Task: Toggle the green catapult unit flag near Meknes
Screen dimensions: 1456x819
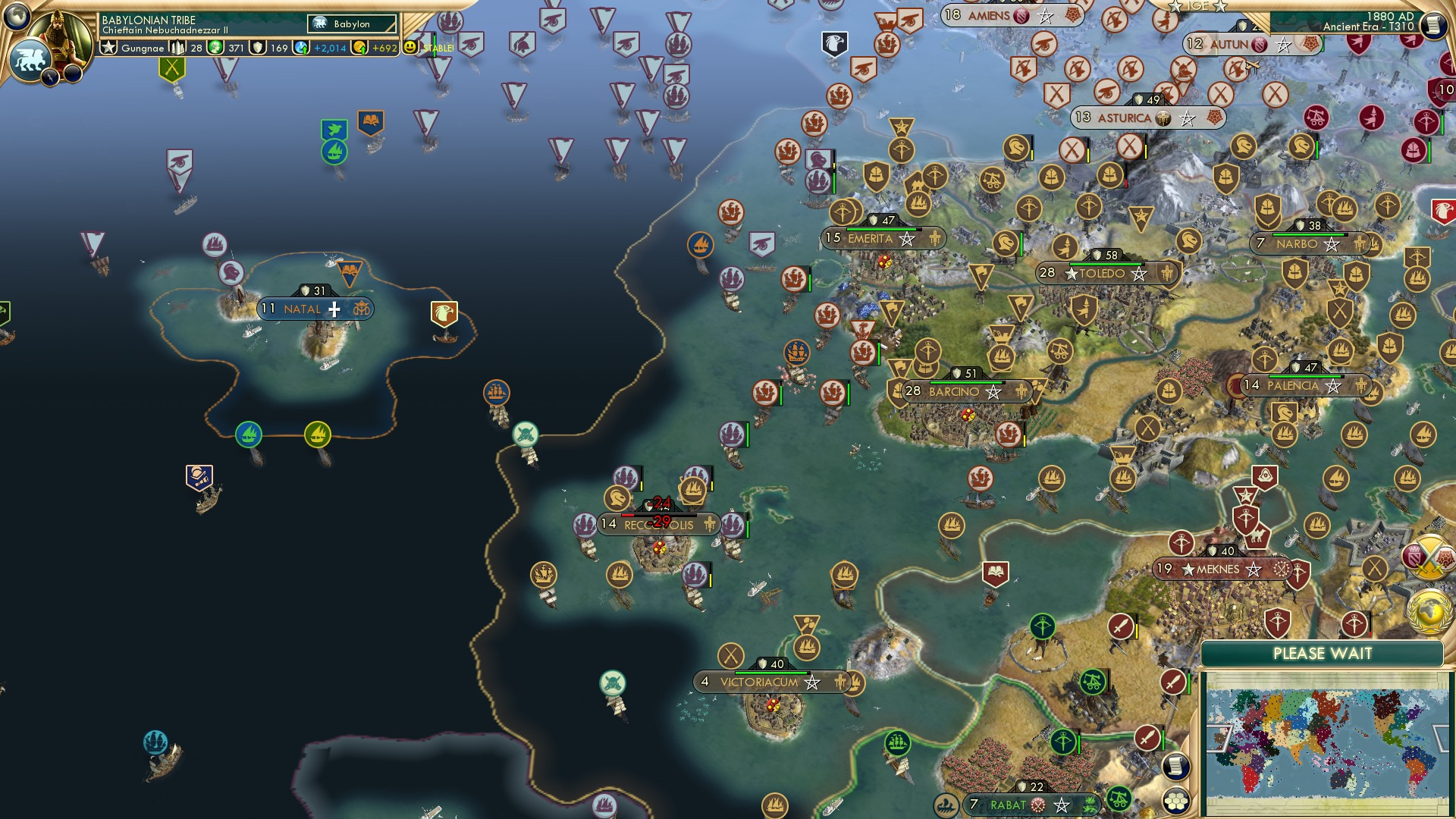Action: (x=1094, y=682)
